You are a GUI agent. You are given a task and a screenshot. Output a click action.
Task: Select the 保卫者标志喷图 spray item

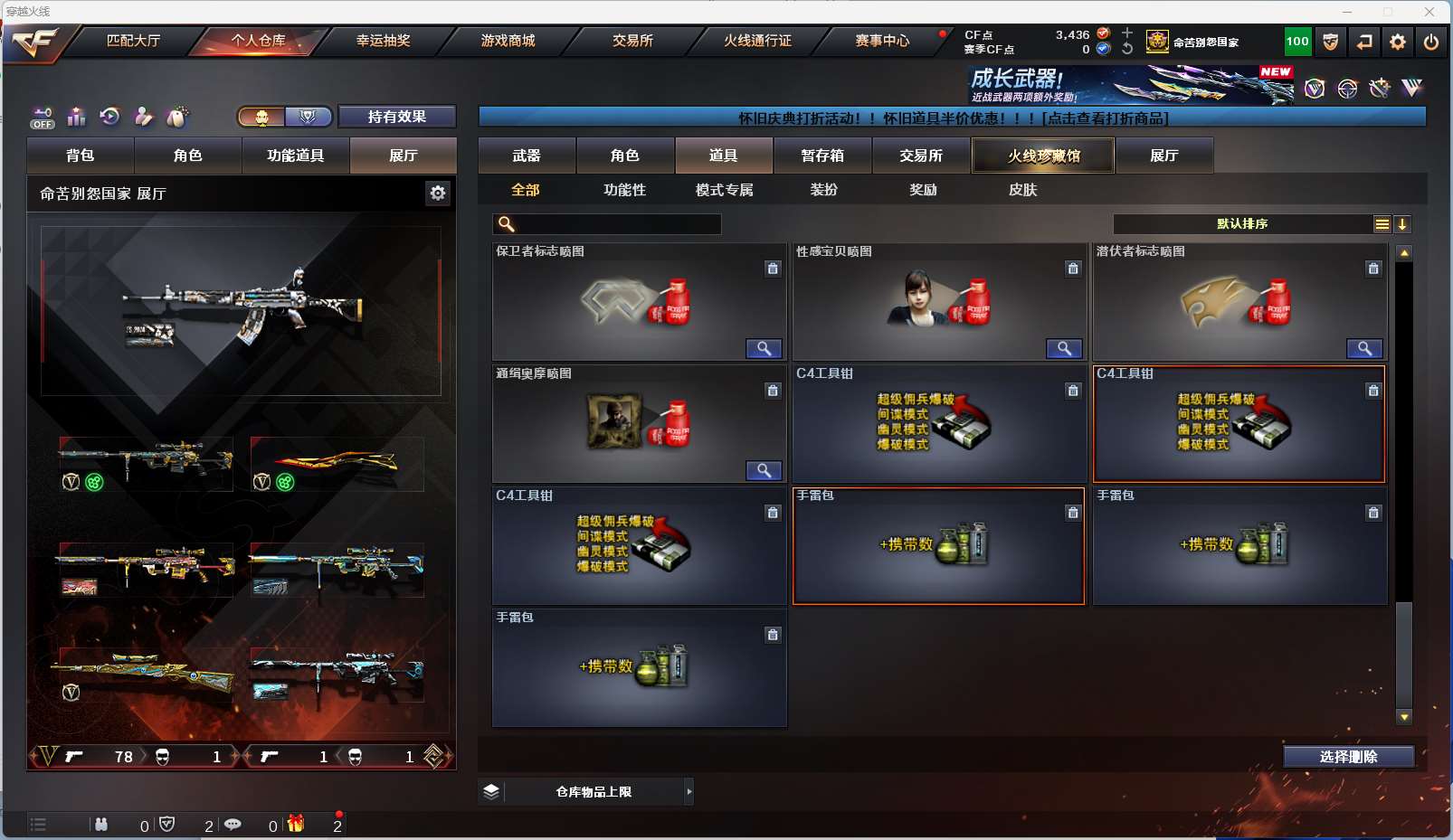[639, 303]
